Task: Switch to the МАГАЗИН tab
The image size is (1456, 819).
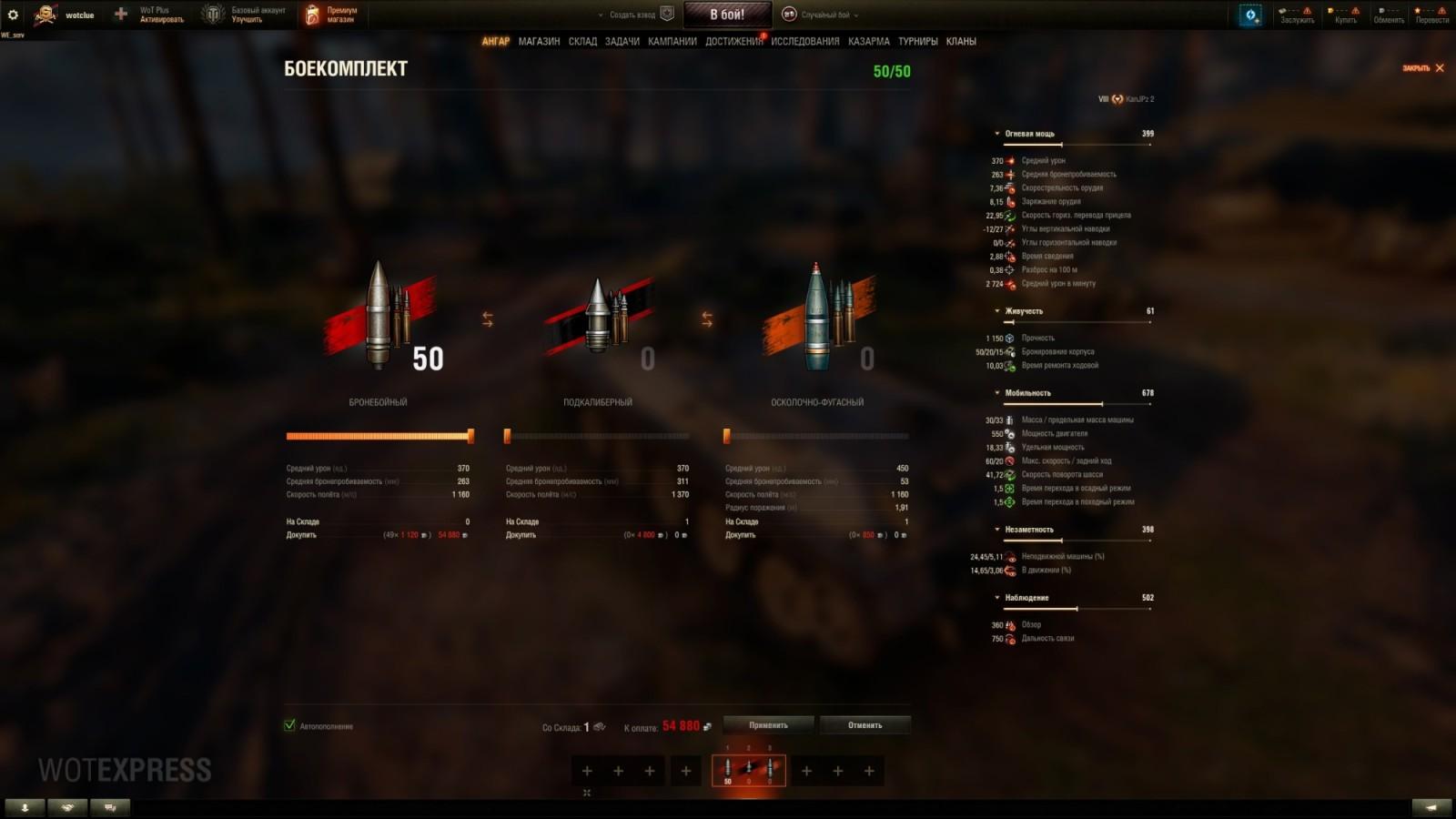Action: (539, 41)
